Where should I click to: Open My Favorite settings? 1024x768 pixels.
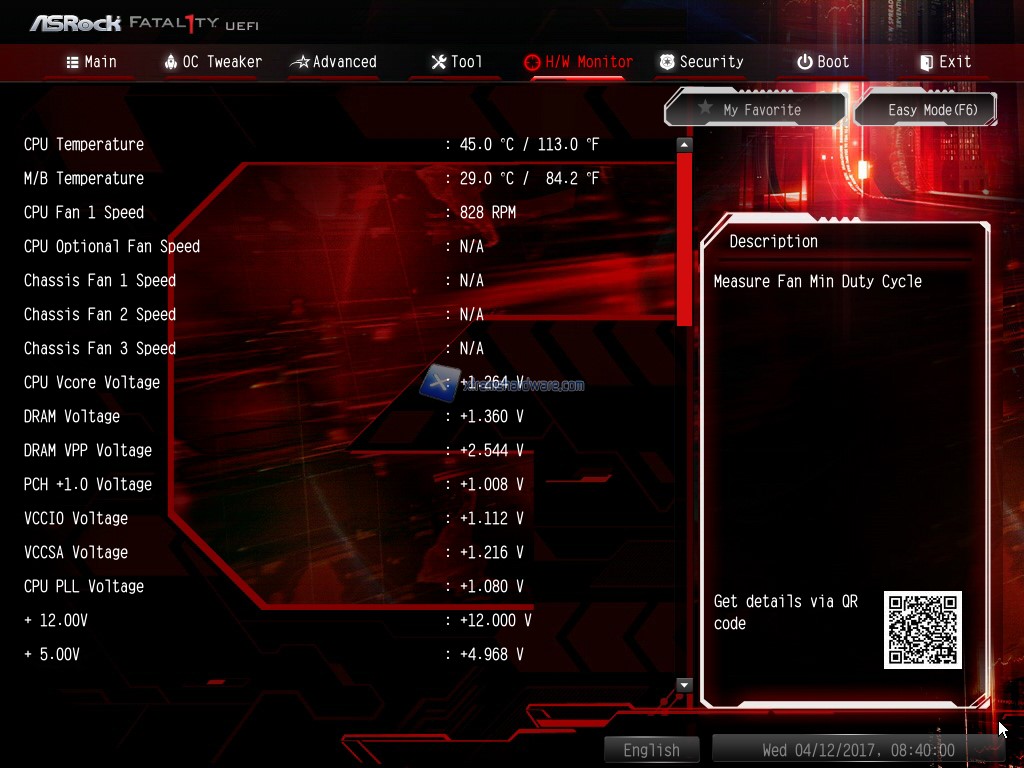coord(755,110)
